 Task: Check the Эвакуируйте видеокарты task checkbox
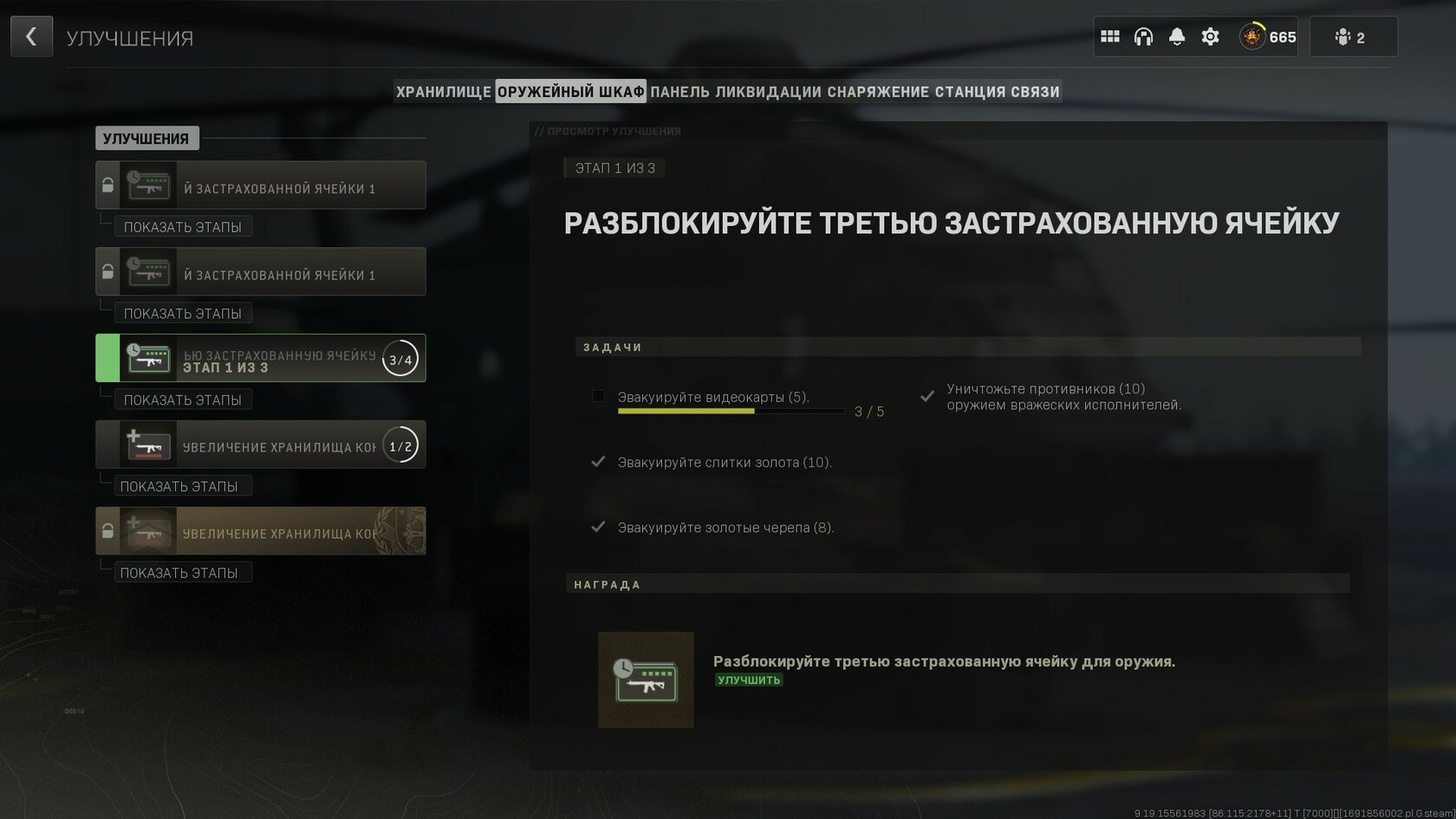coord(597,396)
